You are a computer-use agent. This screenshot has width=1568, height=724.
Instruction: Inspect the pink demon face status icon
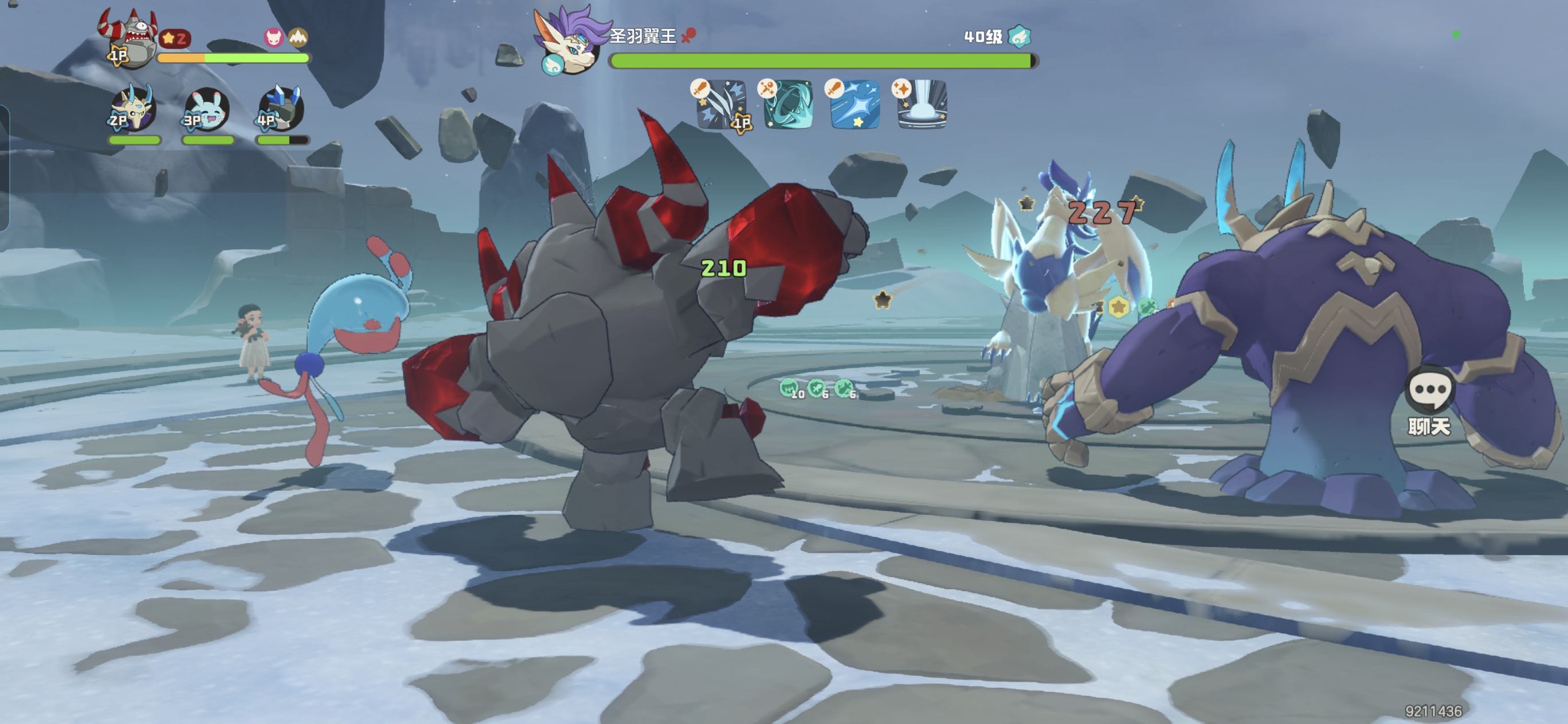[x=274, y=38]
